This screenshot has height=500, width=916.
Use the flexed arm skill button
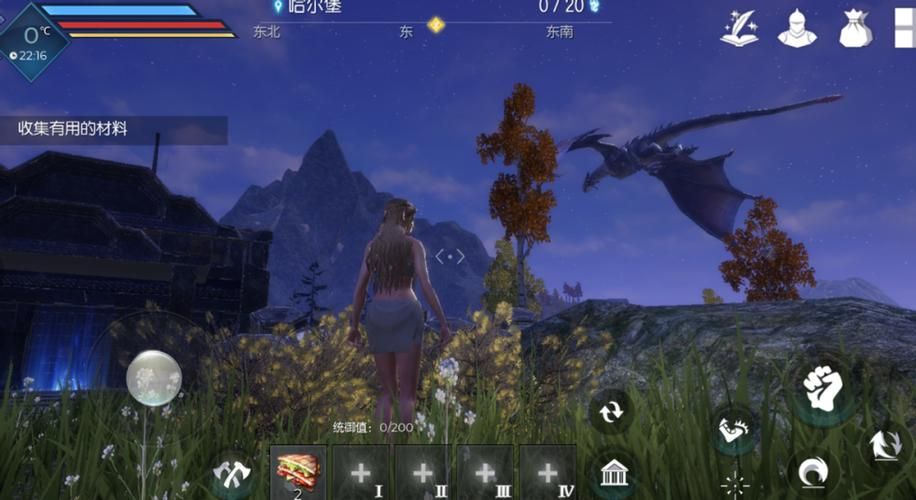734,429
